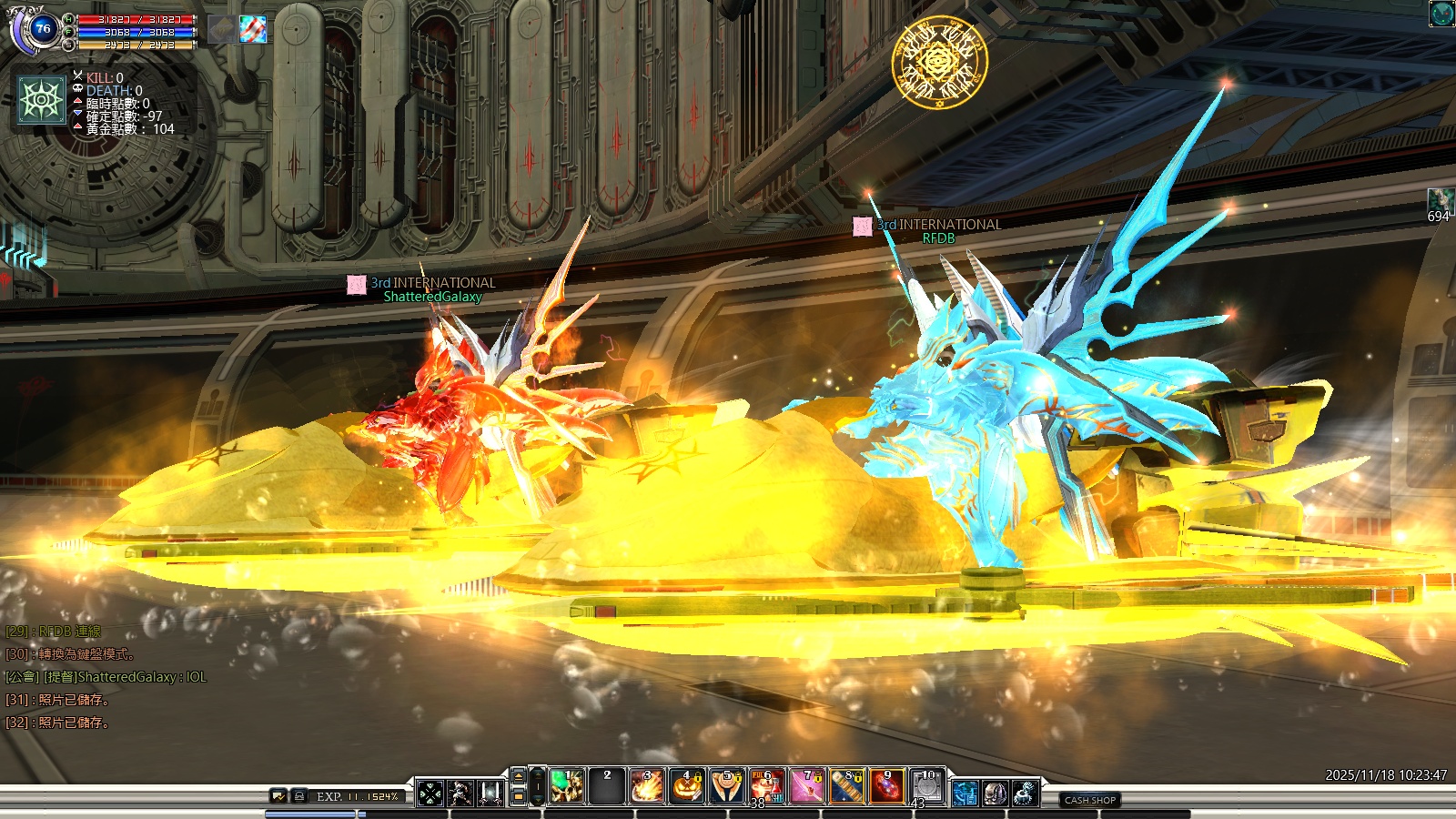
Task: Click the character portrait showing 694
Action: click(1440, 200)
